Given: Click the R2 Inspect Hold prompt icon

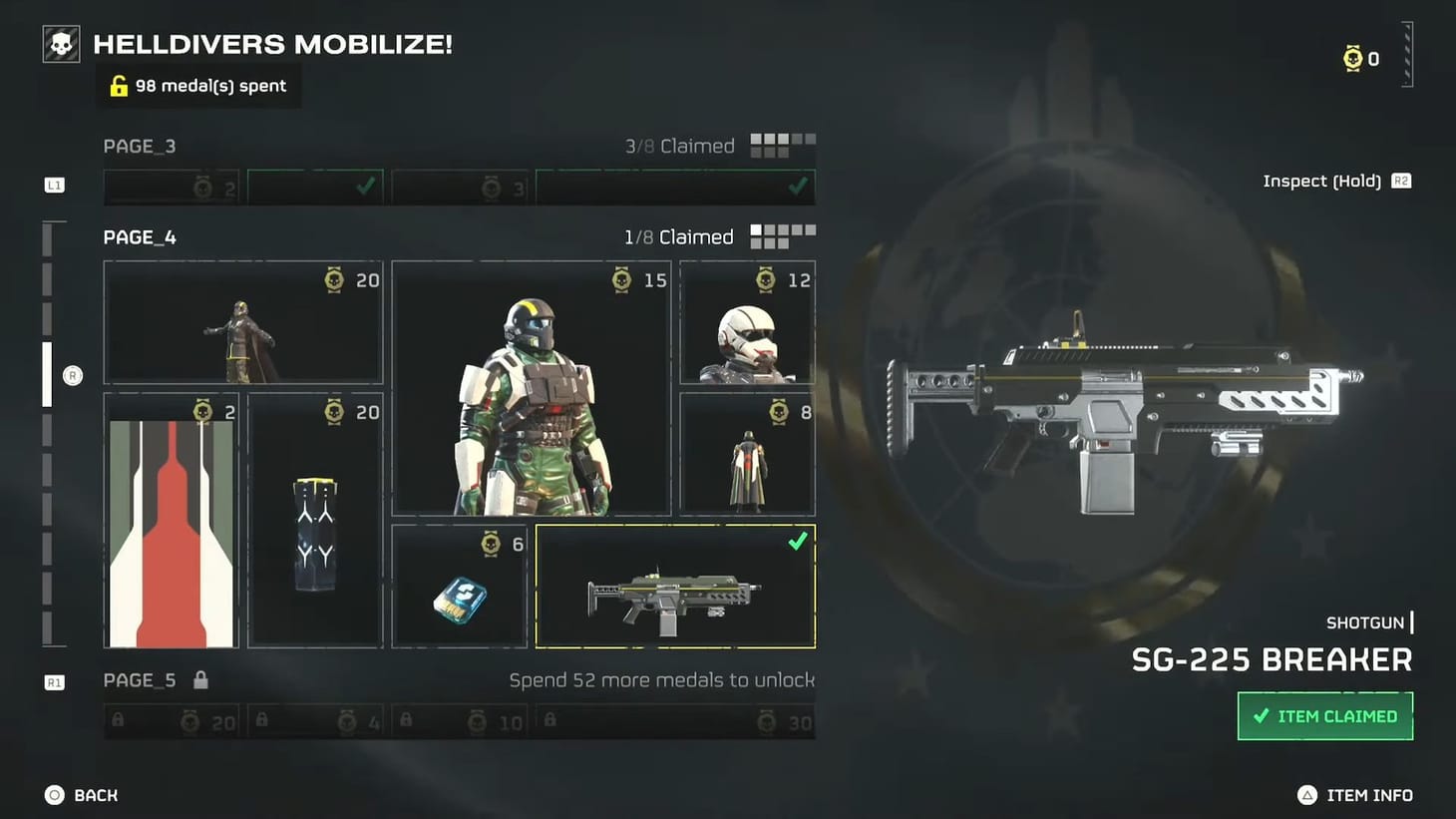Looking at the screenshot, I should click(1401, 181).
